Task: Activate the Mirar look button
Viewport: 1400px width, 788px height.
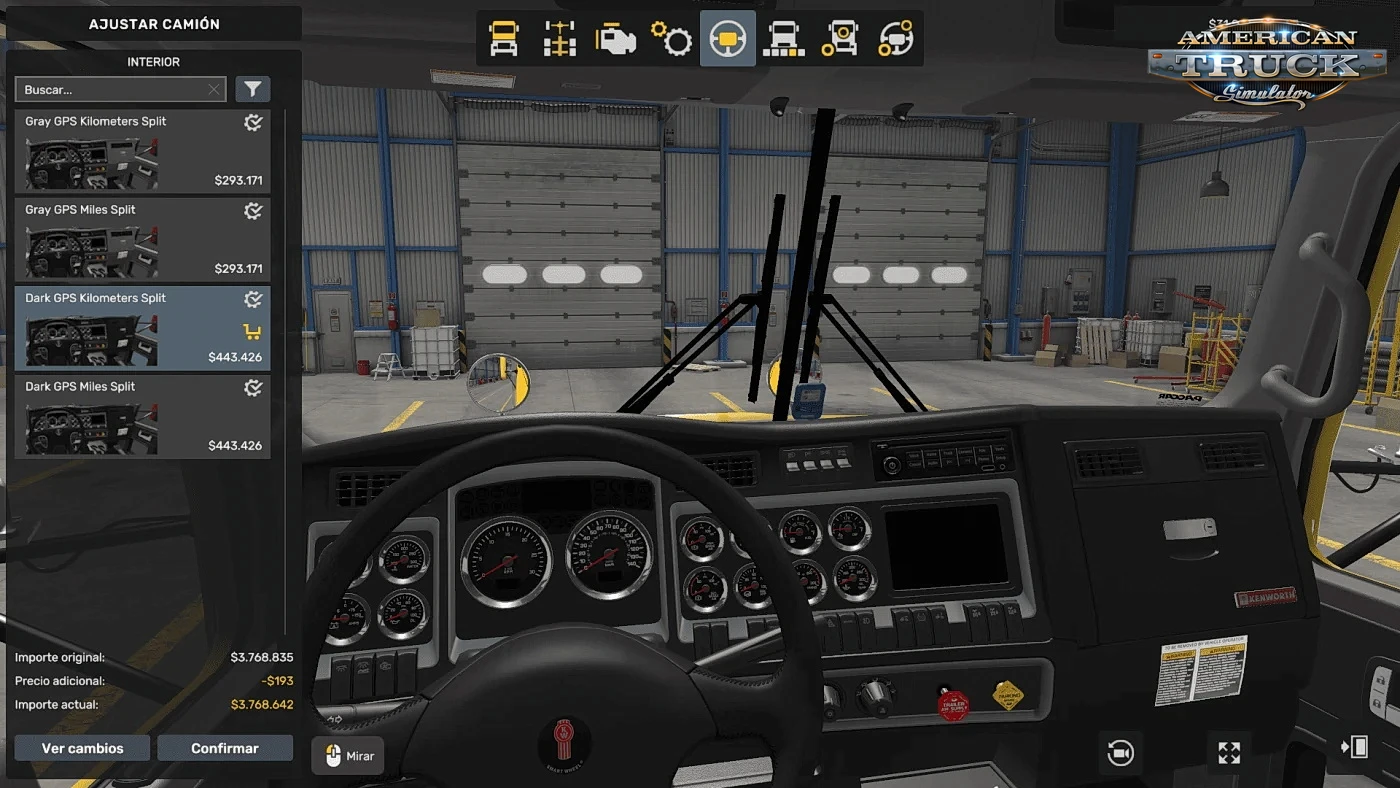Action: coord(348,756)
